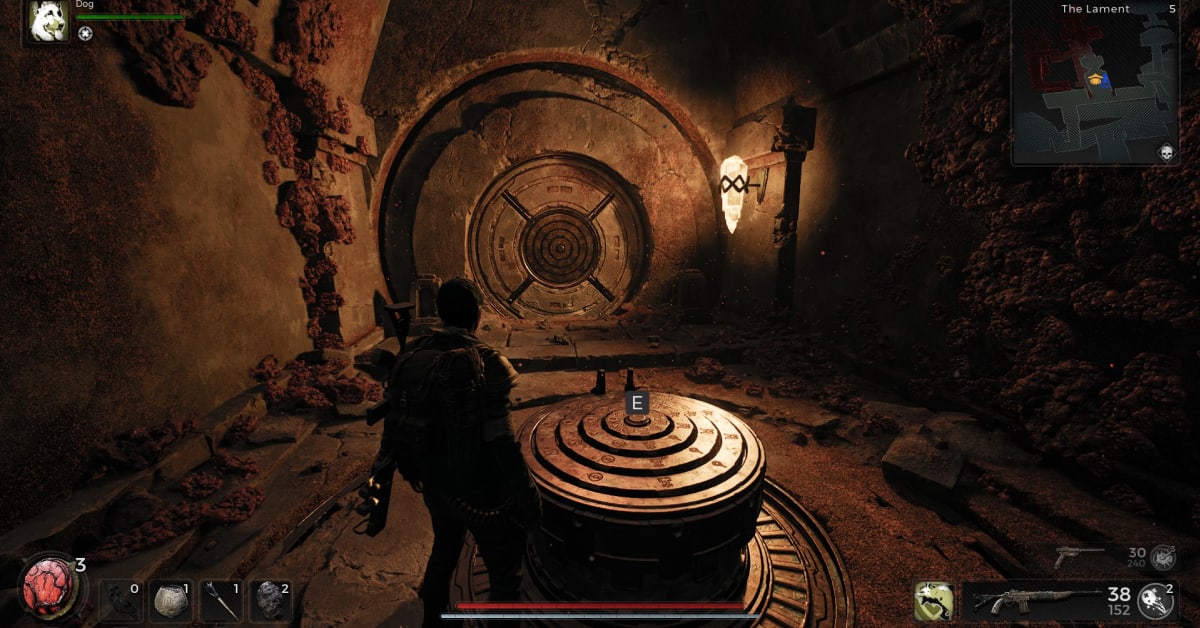The image size is (1200, 628).
Task: Select the equipped assault rifle
Action: coord(1028,601)
